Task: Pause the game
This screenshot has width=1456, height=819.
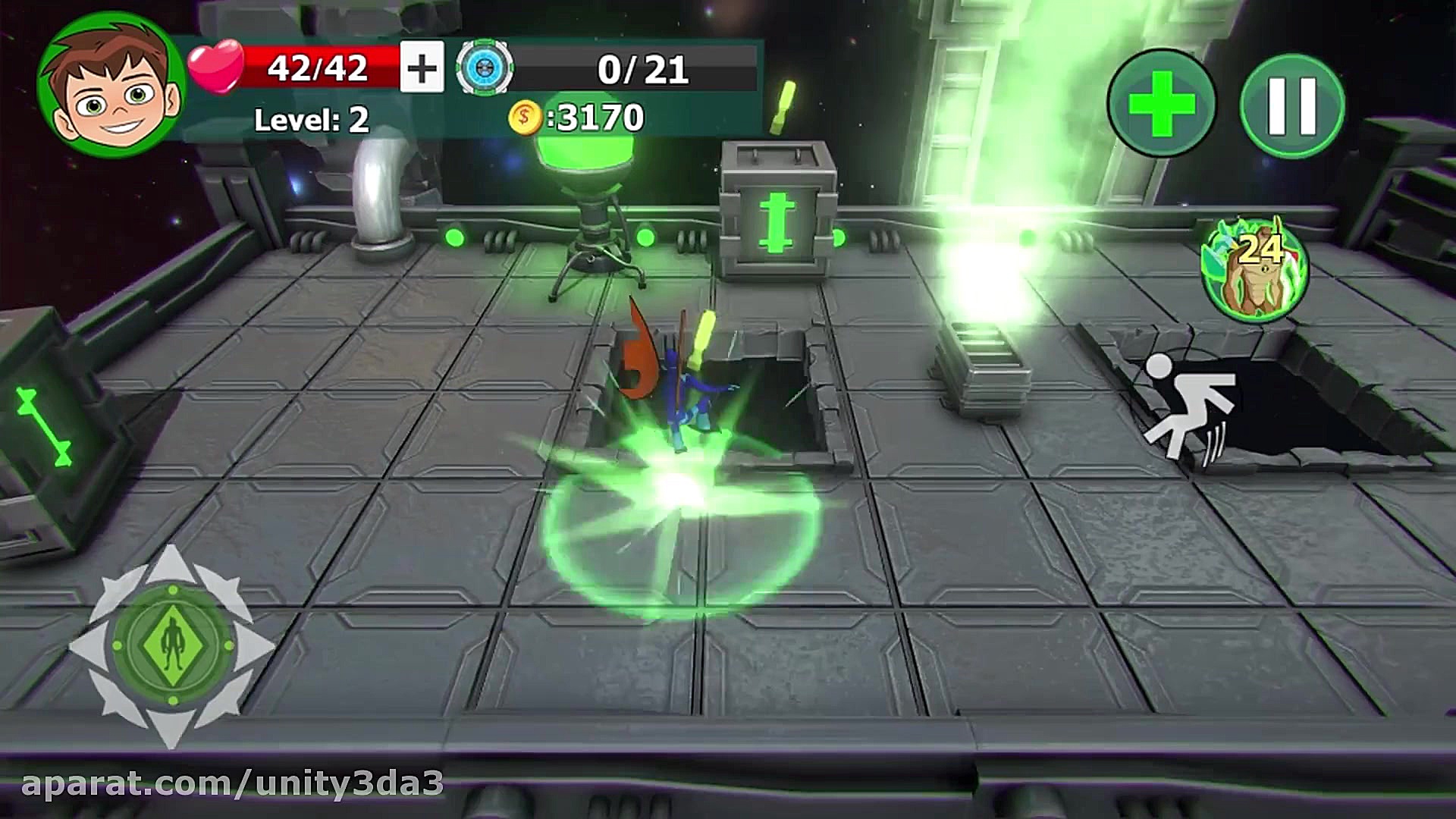Action: tap(1292, 105)
